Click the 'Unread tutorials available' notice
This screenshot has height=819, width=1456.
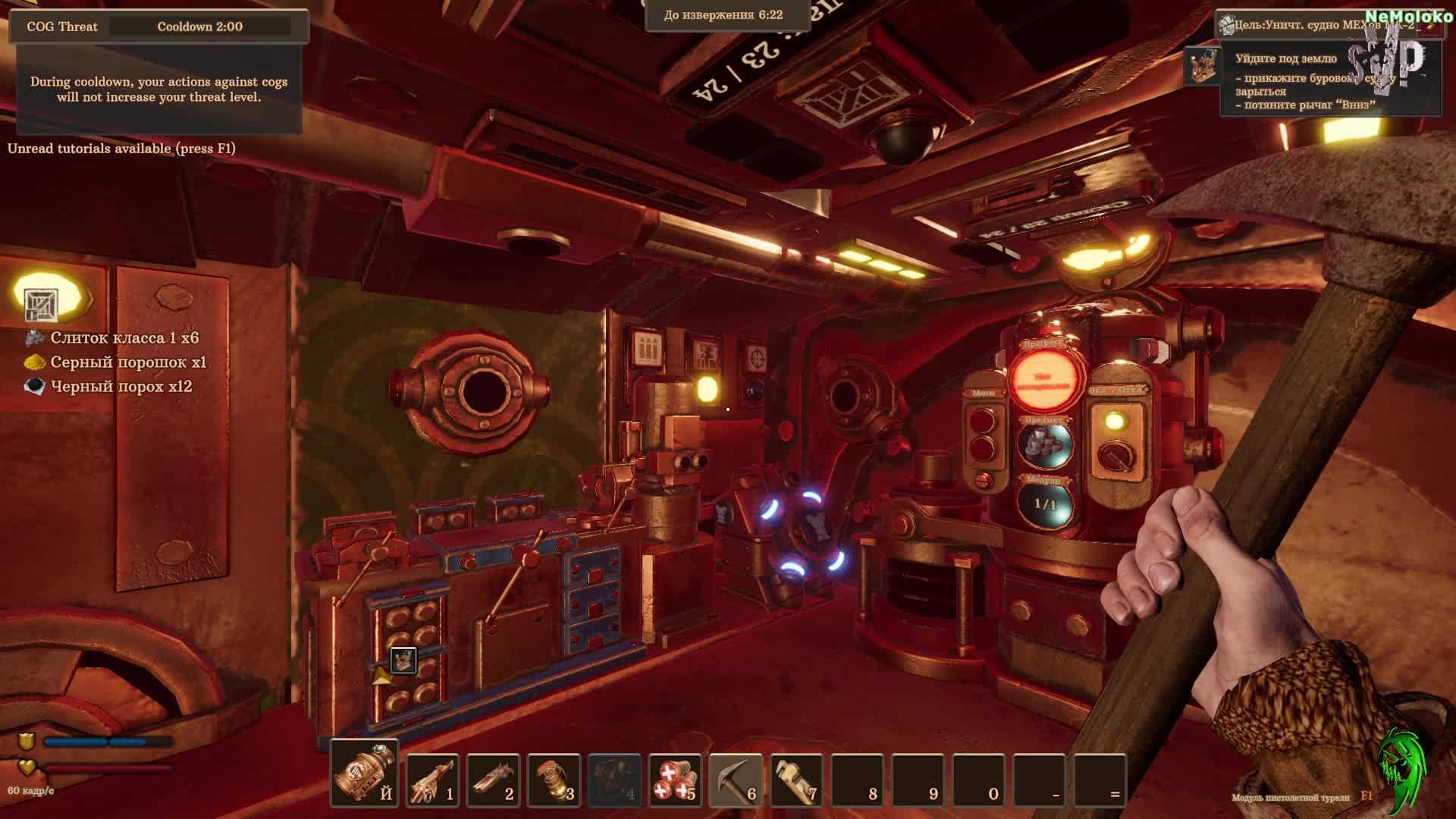[121, 149]
